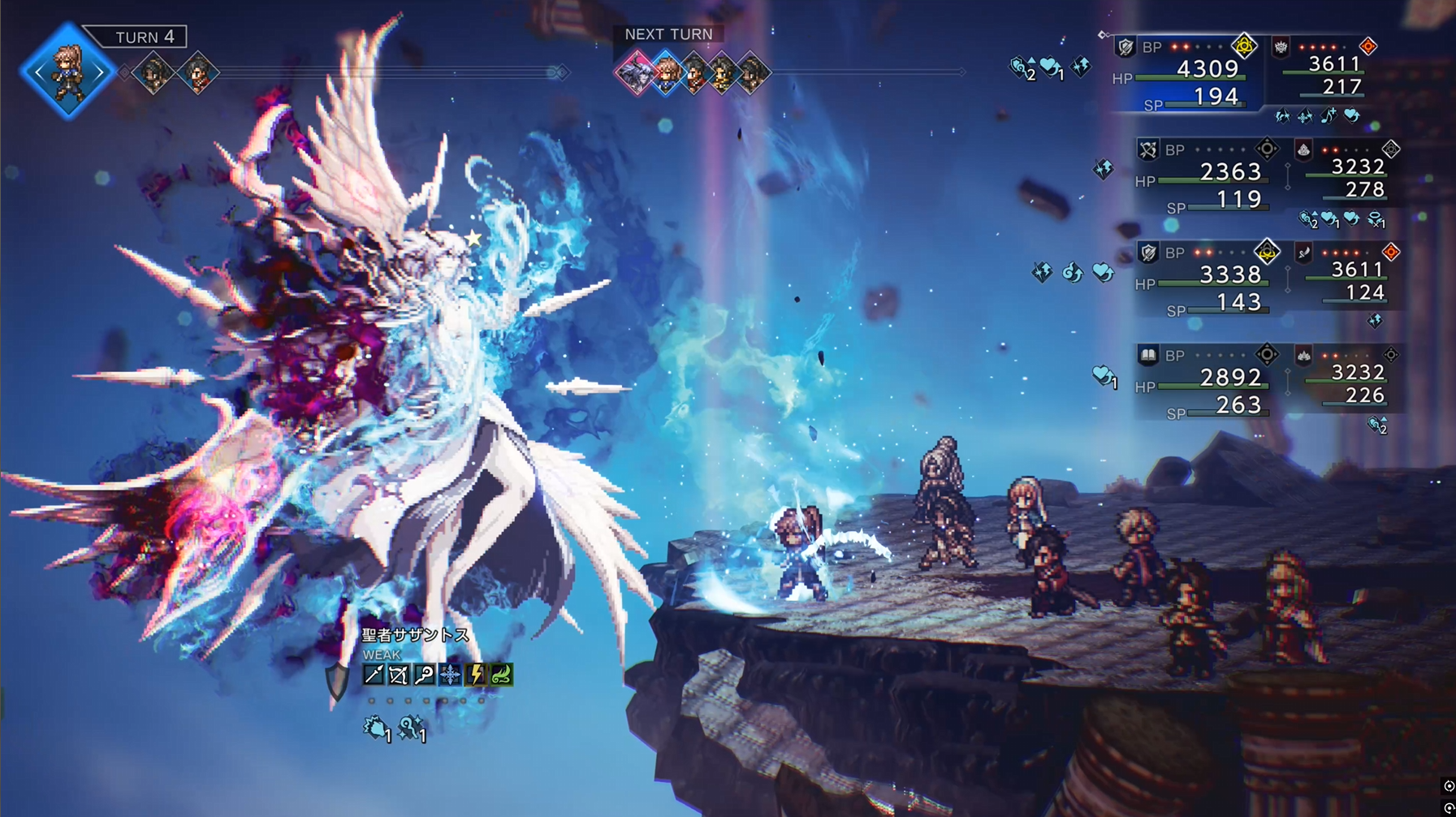Tap the ice weakness icon
The height and width of the screenshot is (817, 1456).
(450, 675)
